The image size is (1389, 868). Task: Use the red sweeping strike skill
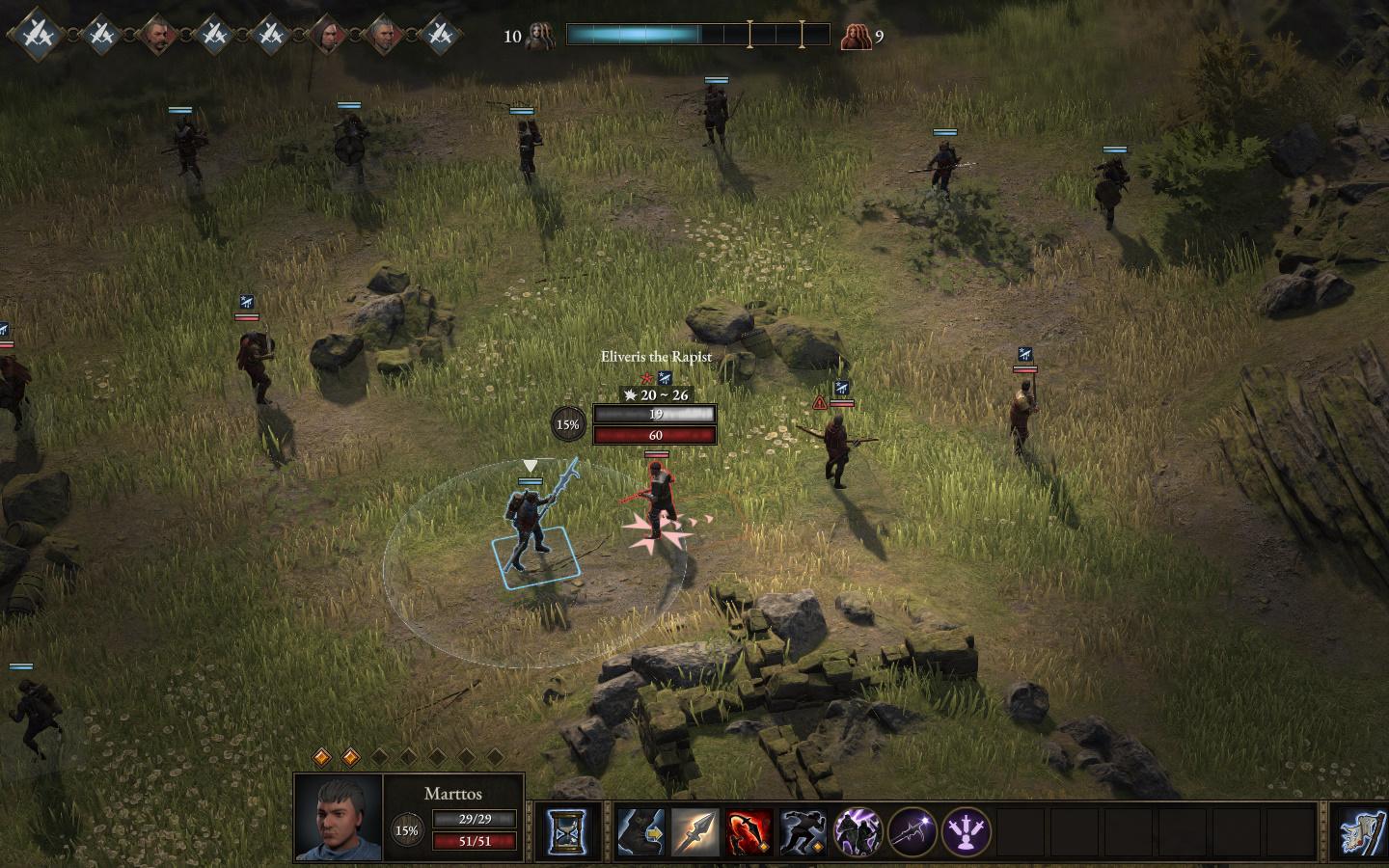(x=749, y=831)
